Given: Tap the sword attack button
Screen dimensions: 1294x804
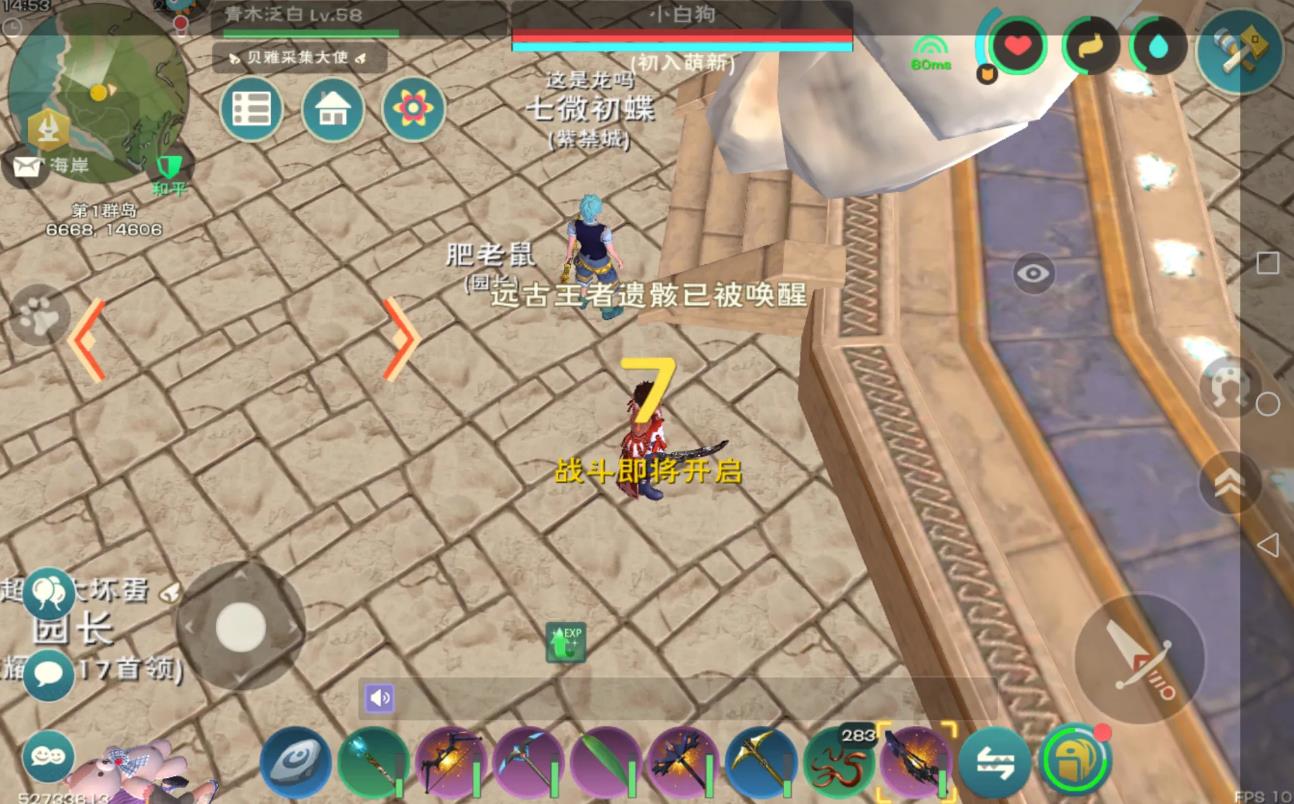Looking at the screenshot, I should pos(1140,658).
